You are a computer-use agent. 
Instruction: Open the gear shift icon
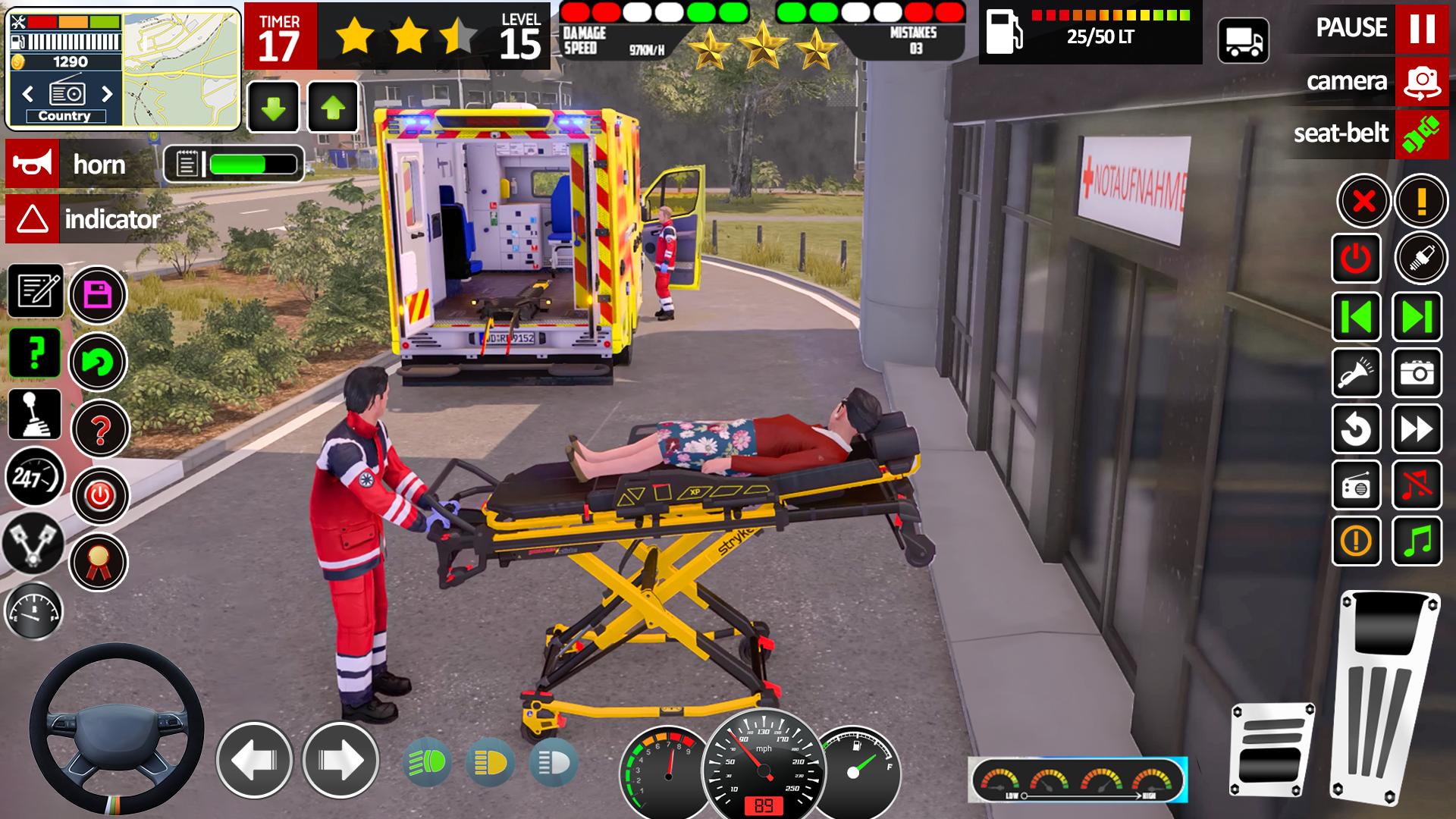[35, 415]
